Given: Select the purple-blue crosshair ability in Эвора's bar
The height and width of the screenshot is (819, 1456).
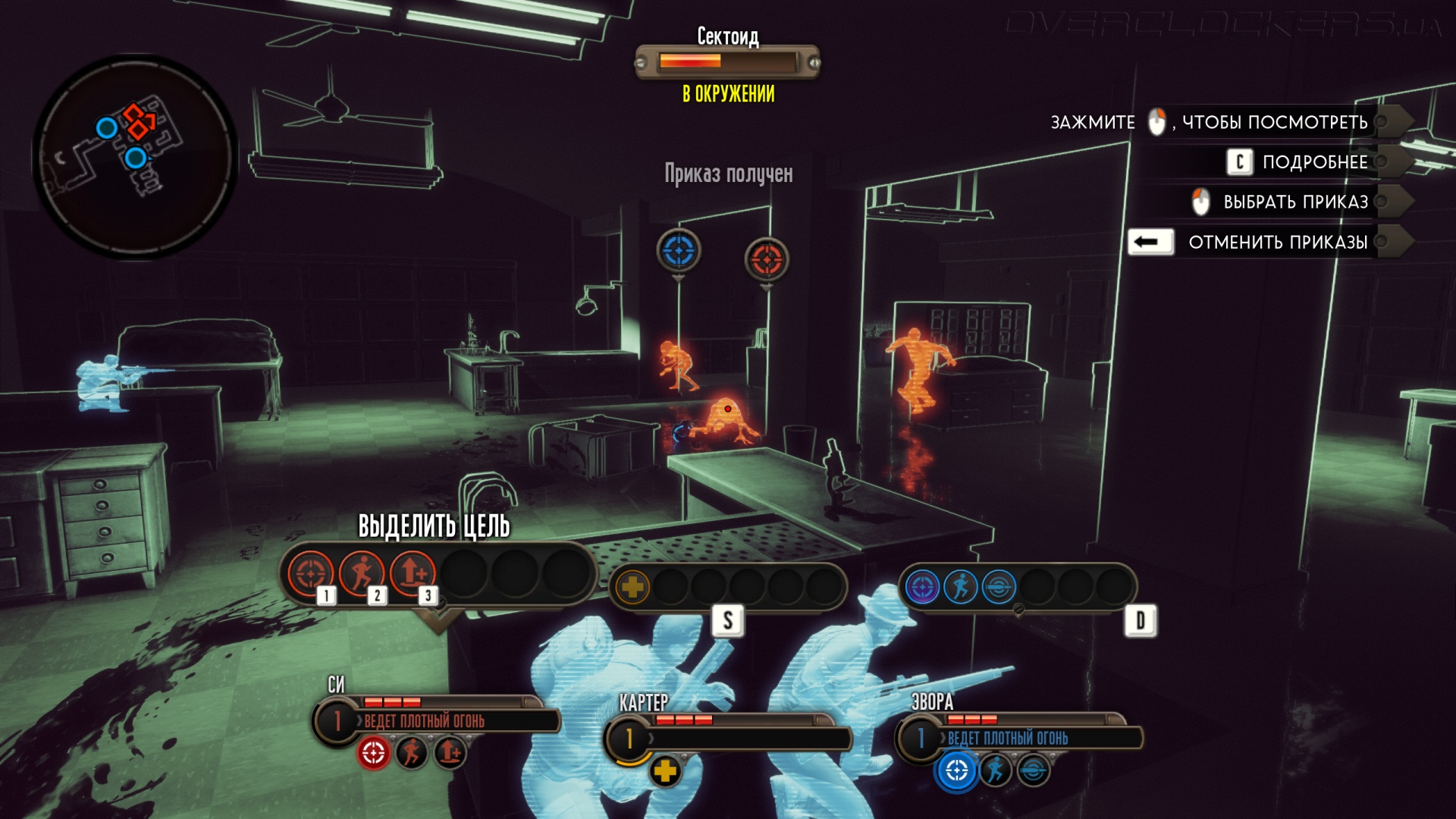Looking at the screenshot, I should pyautogui.click(x=922, y=586).
